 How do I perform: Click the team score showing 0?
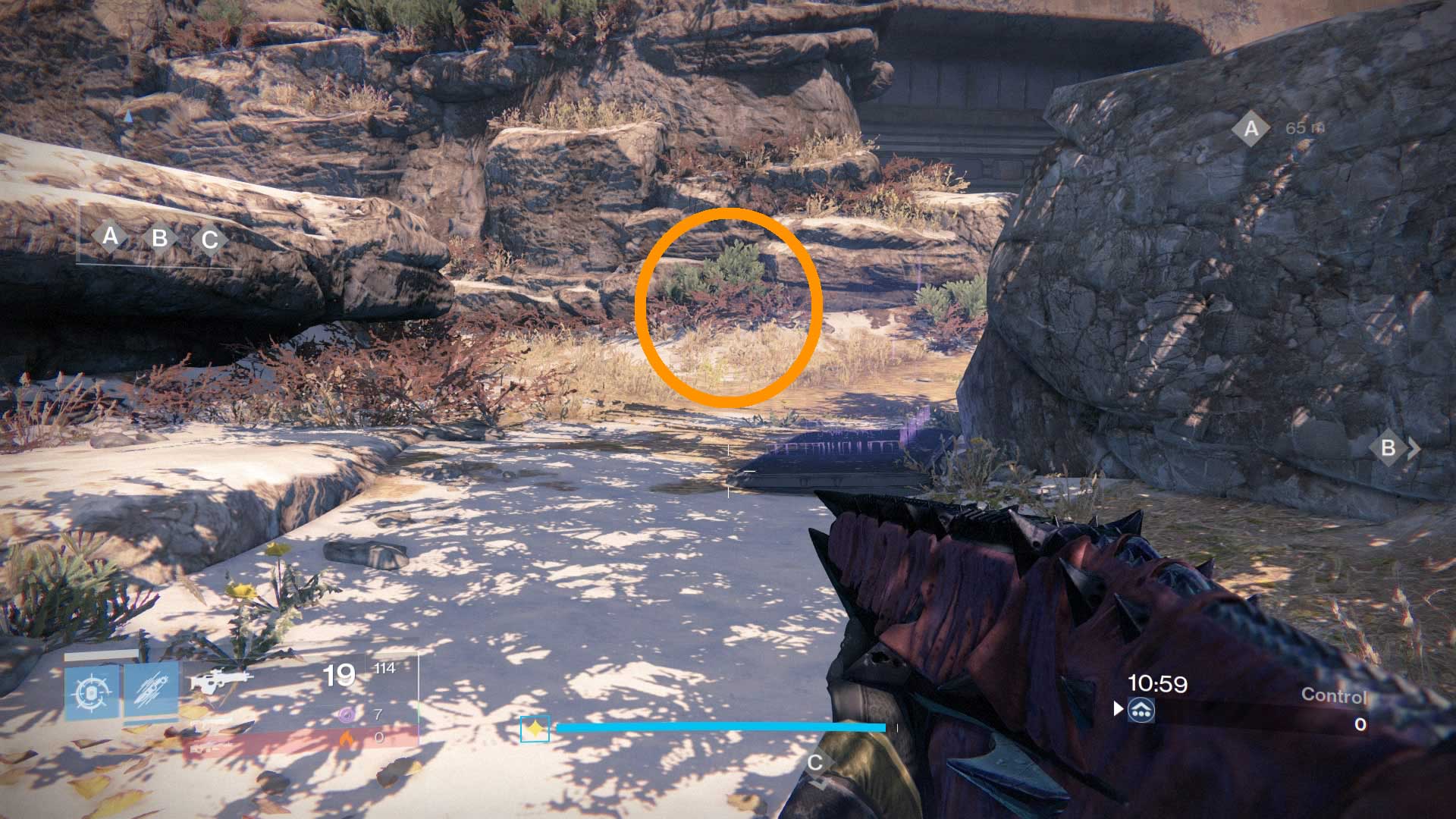1360,724
